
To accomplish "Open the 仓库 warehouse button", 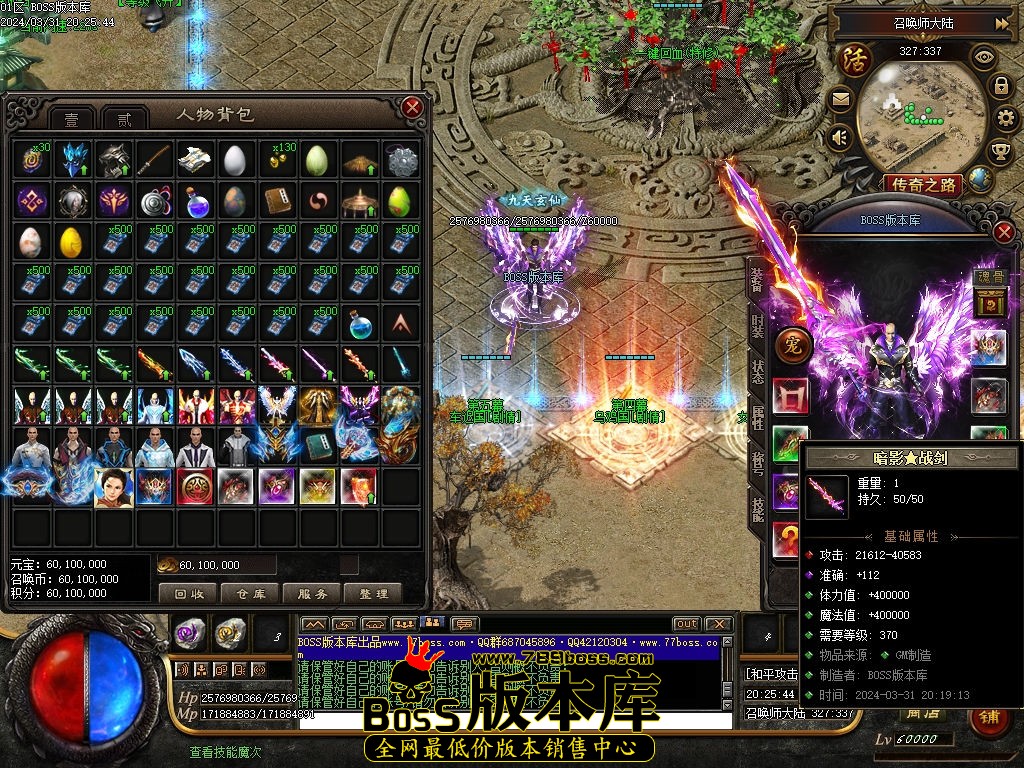I will pos(250,593).
